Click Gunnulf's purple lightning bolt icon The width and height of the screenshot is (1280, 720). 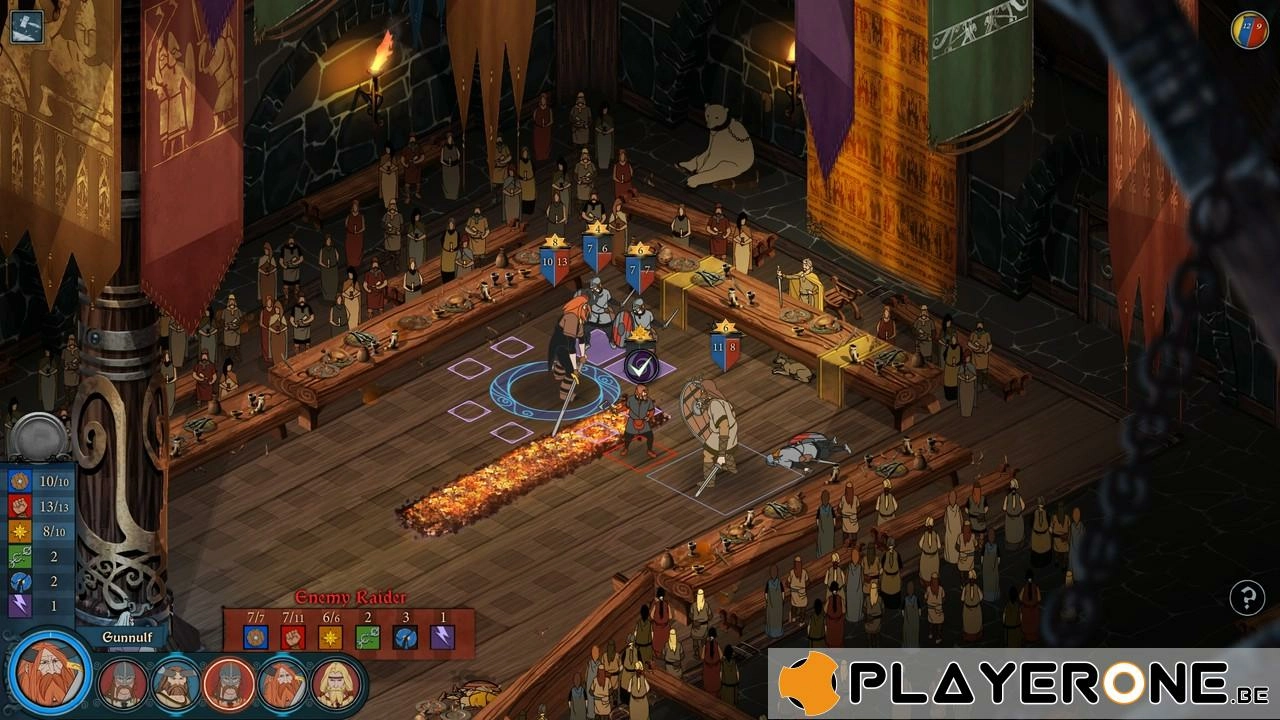point(19,604)
